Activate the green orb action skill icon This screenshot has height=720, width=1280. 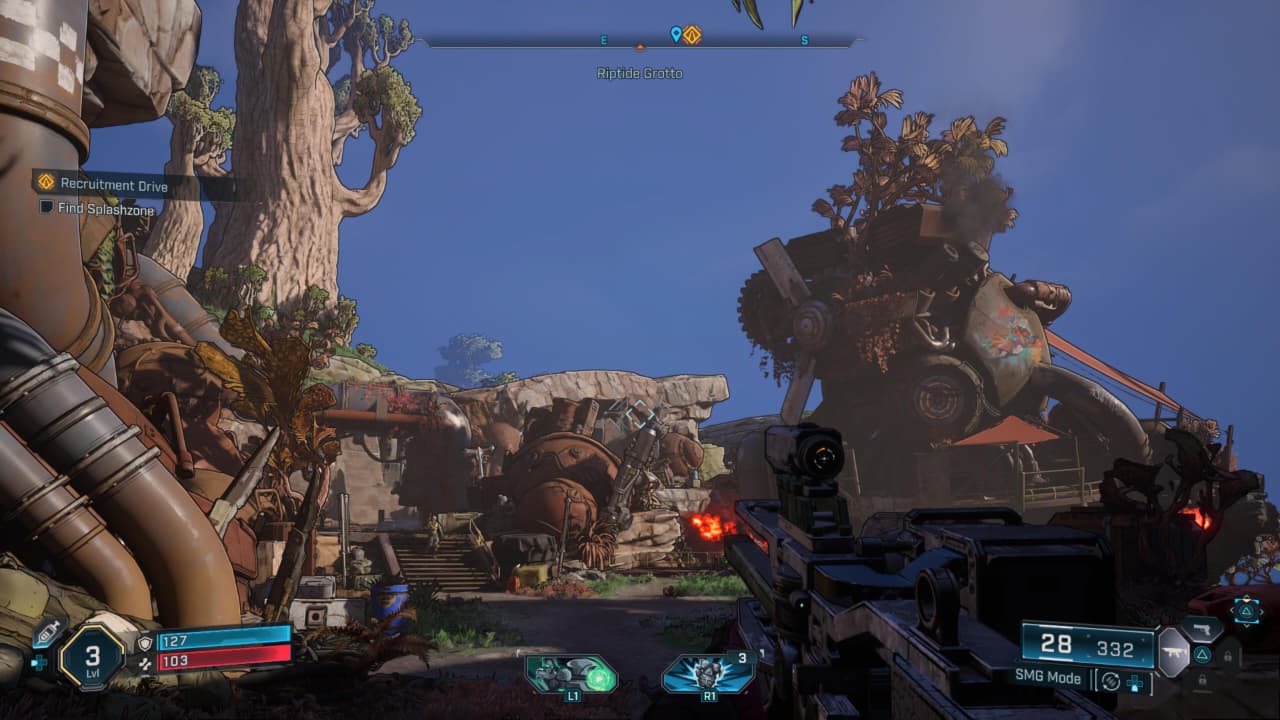coord(571,674)
